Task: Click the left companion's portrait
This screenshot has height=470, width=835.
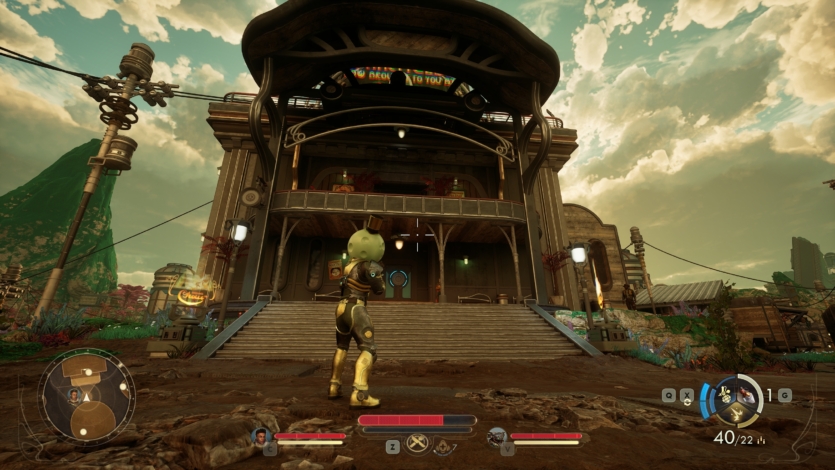Action: (x=262, y=436)
